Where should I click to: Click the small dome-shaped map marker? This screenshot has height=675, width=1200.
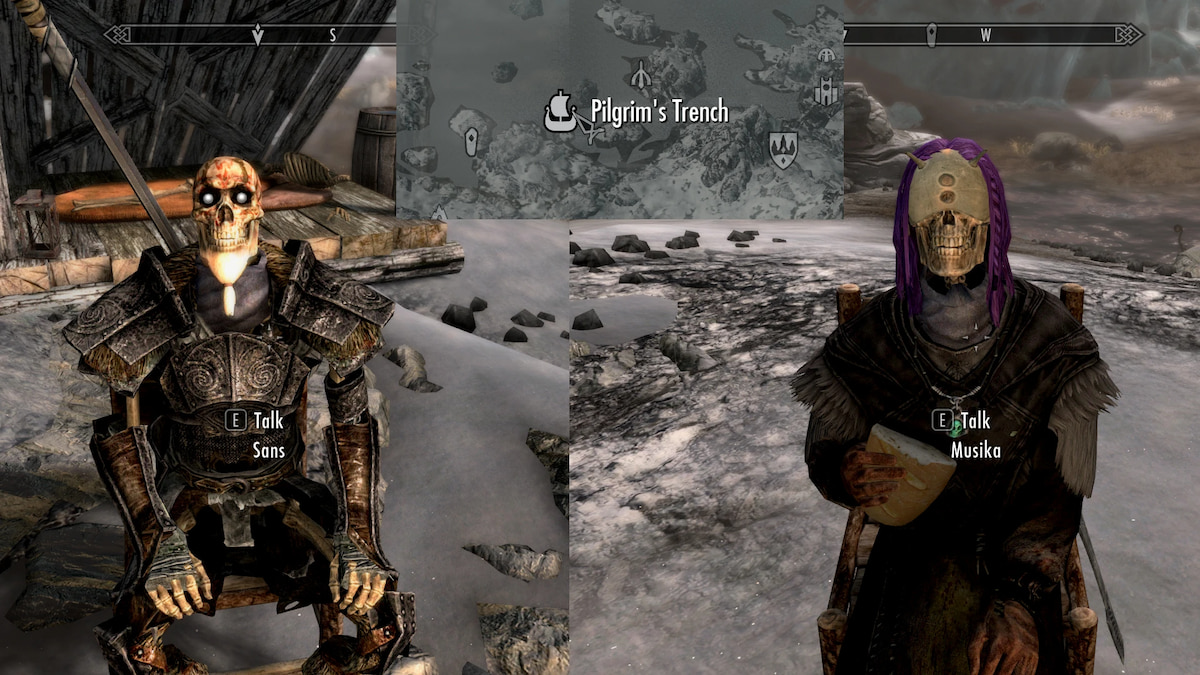[826, 55]
